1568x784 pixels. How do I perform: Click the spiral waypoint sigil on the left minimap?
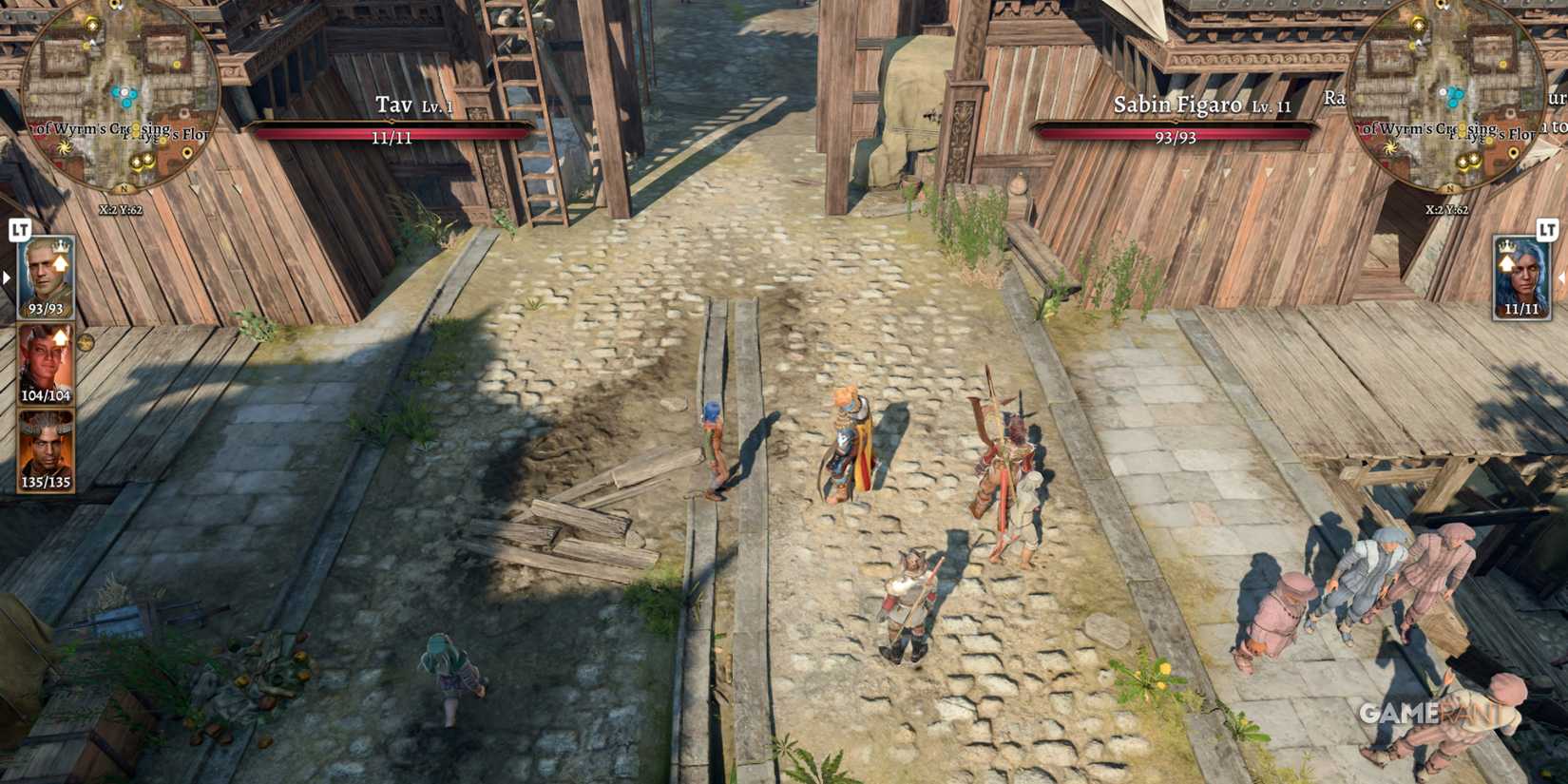tap(64, 148)
